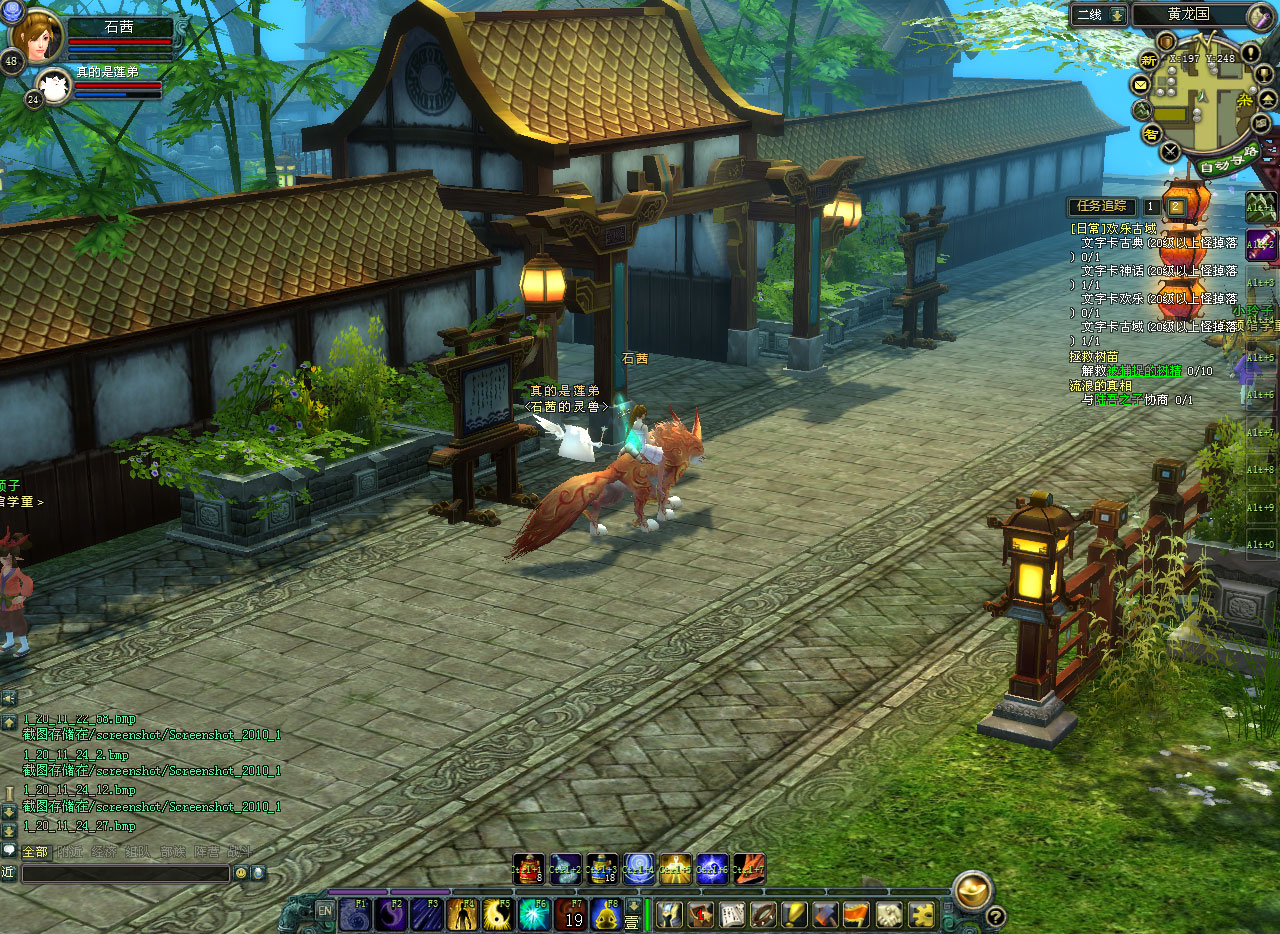The height and width of the screenshot is (934, 1280).
Task: Toggle the chat speaker sound icon
Action: [x=9, y=697]
